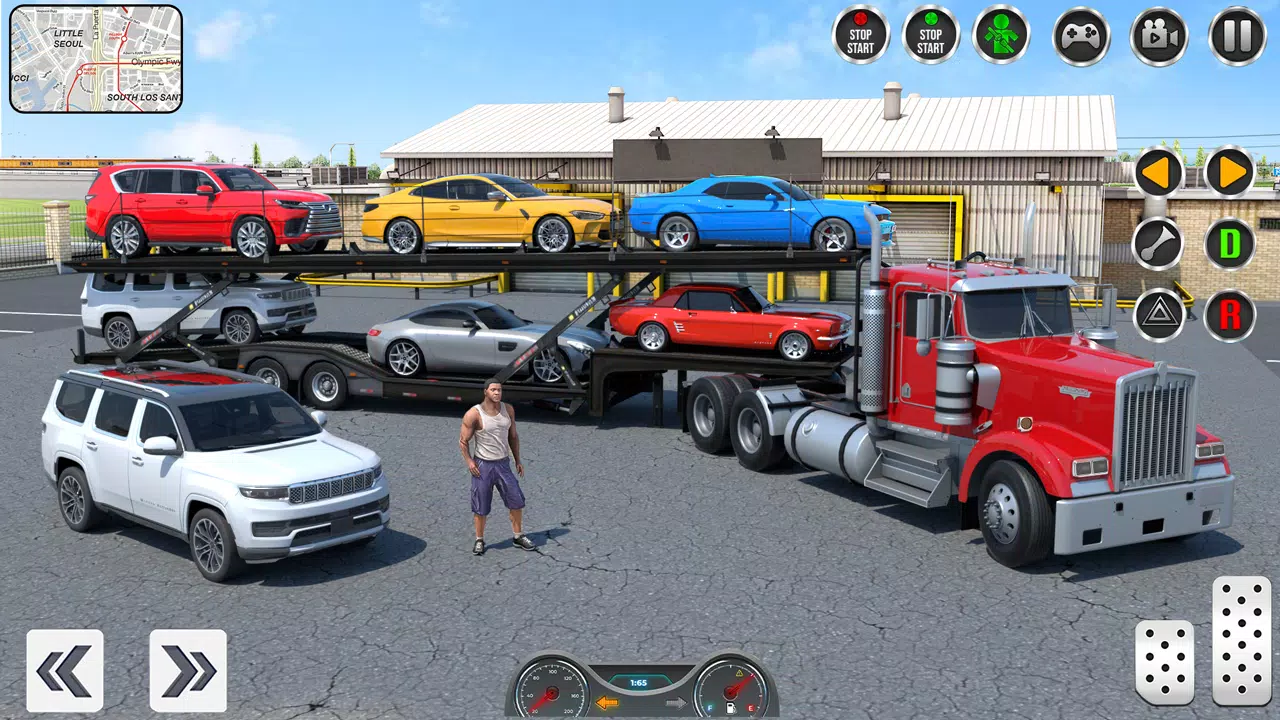The image size is (1280, 720).
Task: Steer right with the orange arrow
Action: pyautogui.click(x=1231, y=172)
